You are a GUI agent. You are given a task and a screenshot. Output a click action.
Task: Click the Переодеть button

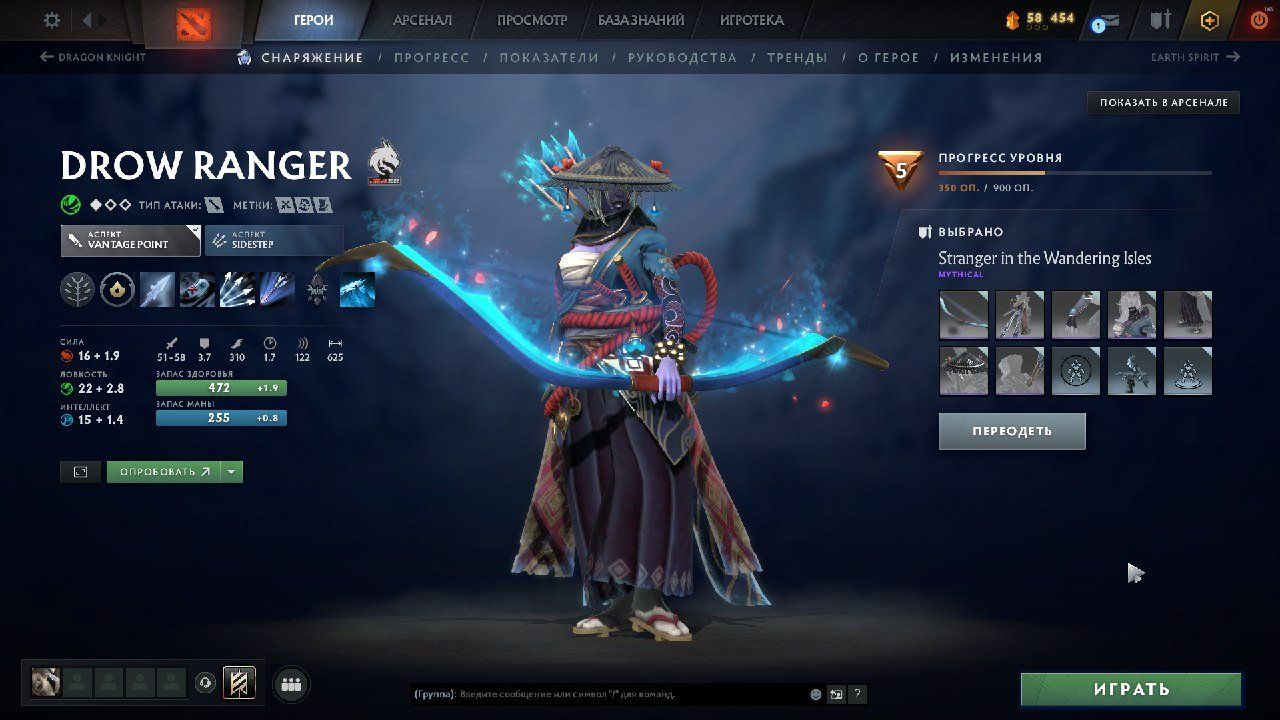pos(1011,431)
